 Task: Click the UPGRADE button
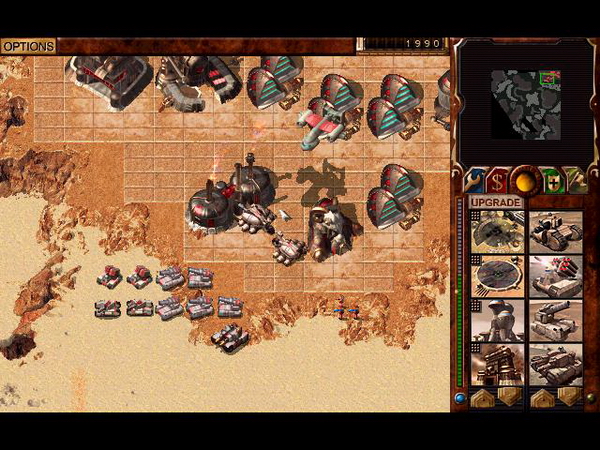(x=496, y=203)
